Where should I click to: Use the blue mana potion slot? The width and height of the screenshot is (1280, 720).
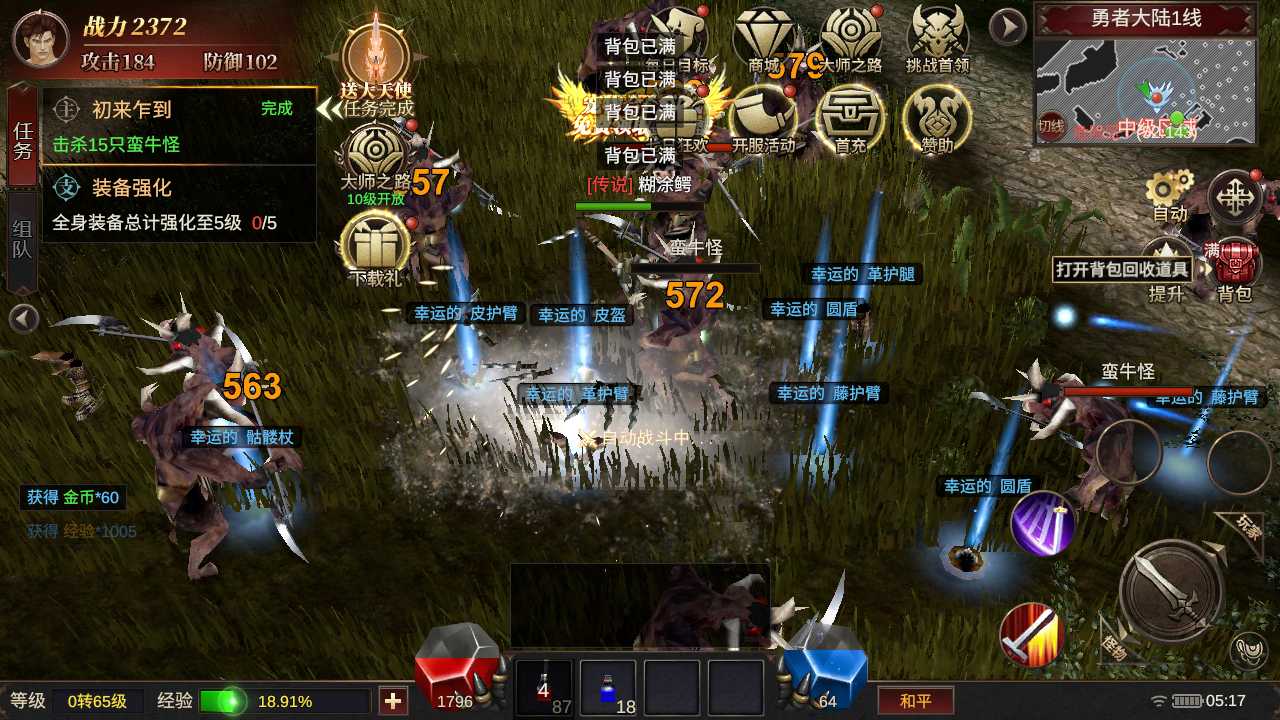[x=608, y=687]
